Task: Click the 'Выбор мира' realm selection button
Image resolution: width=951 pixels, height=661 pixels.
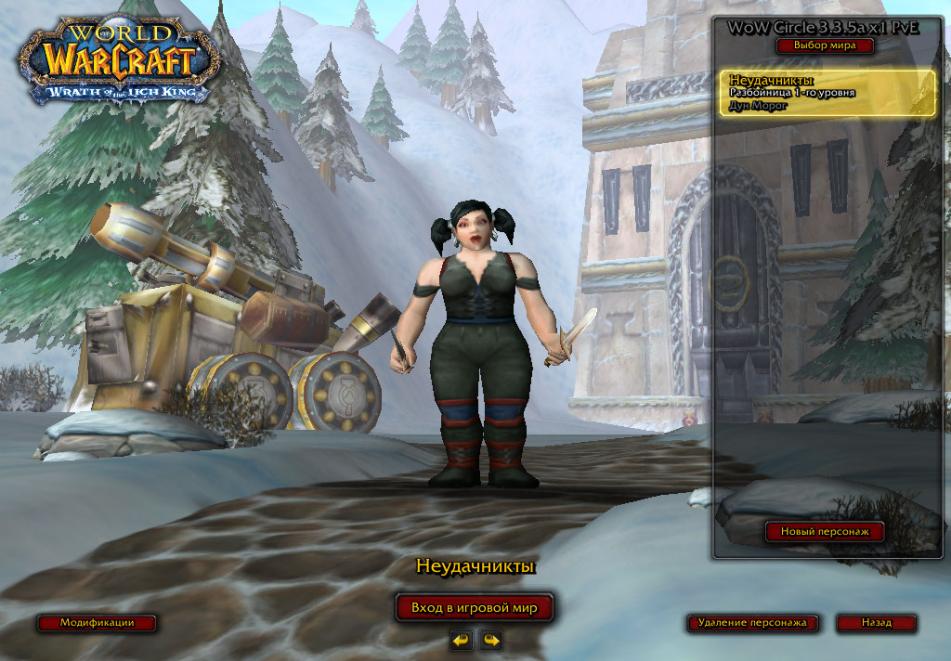Action: point(825,46)
